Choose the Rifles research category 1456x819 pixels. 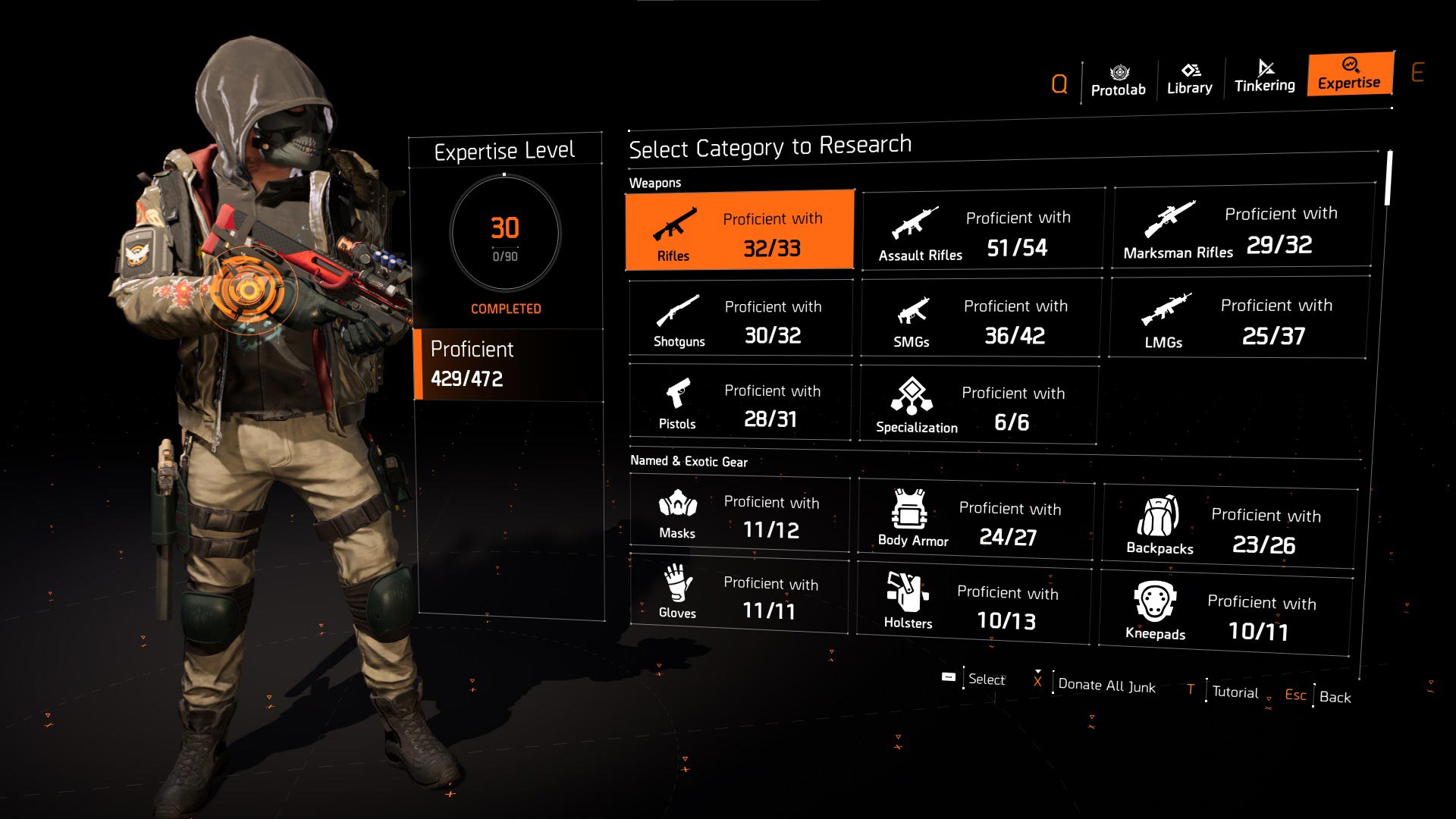[739, 231]
